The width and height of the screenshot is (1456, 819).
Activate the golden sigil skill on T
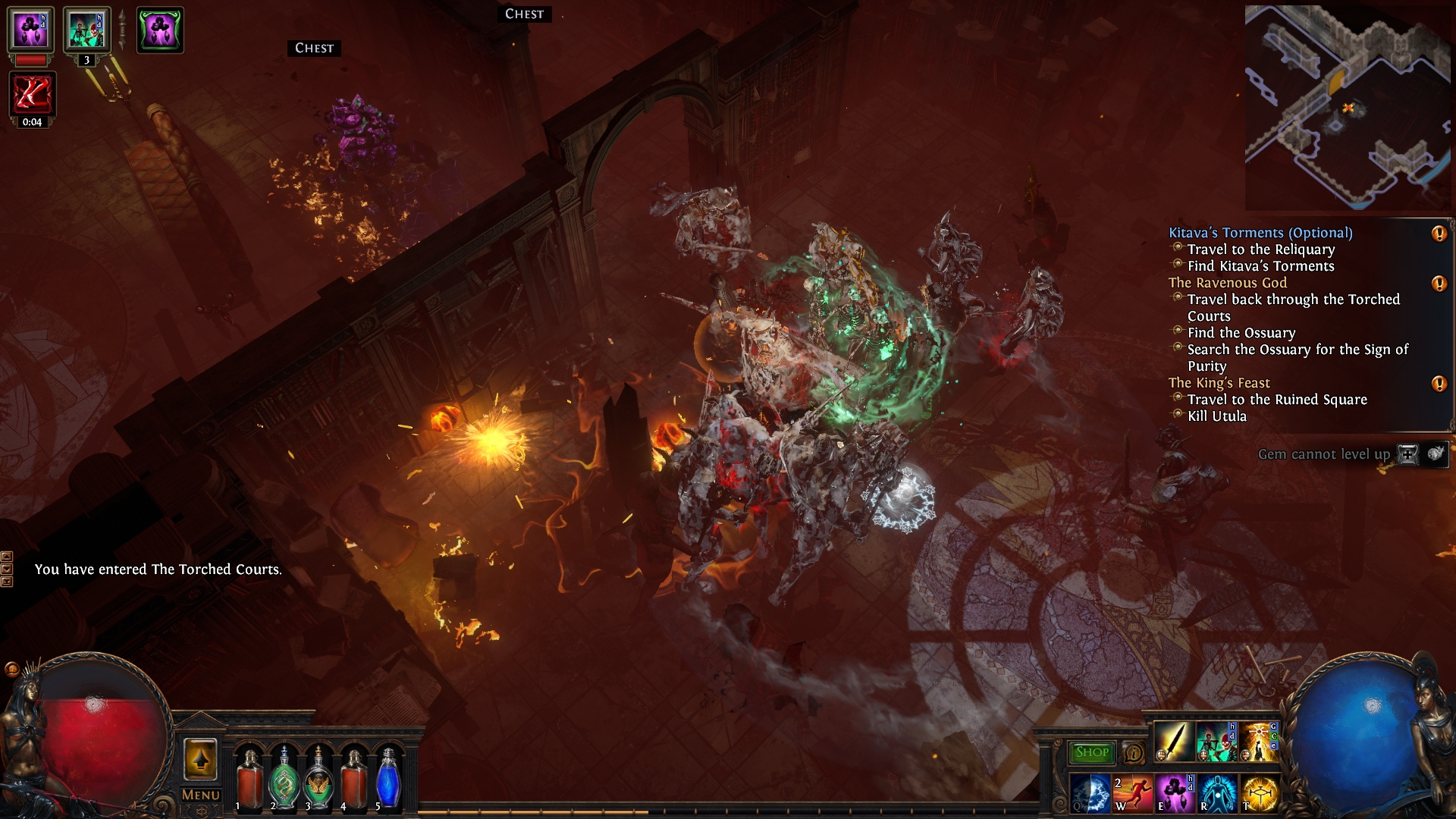pos(1260,794)
